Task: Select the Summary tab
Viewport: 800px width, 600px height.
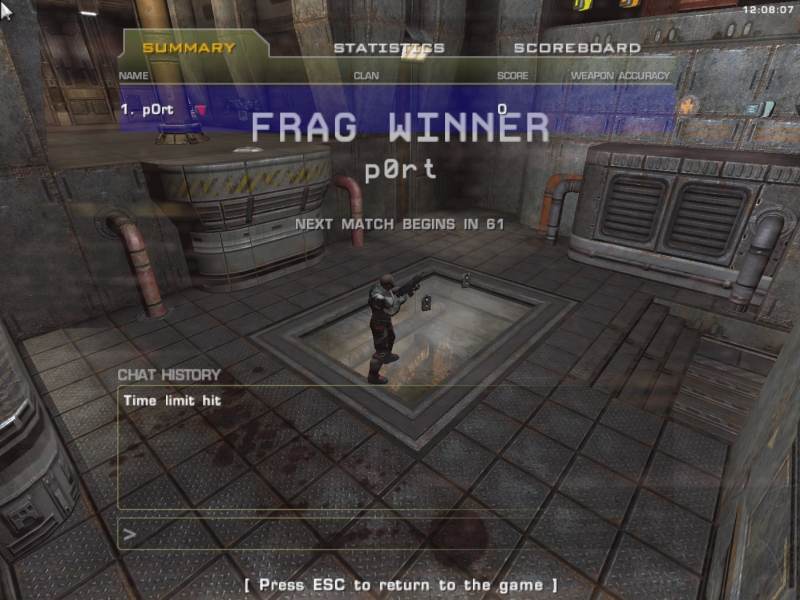Action: [189, 48]
